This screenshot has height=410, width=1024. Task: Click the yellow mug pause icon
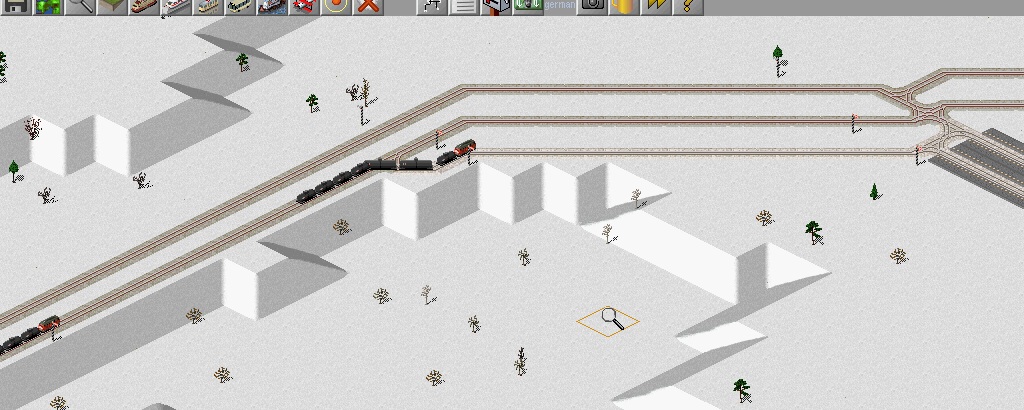tap(624, 6)
